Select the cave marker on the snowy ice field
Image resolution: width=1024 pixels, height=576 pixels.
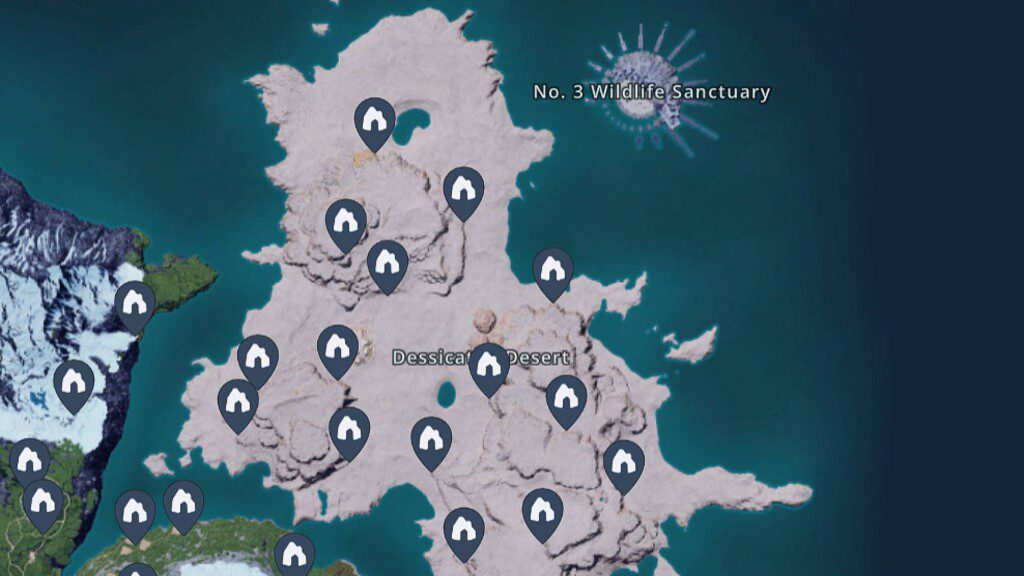click(73, 383)
